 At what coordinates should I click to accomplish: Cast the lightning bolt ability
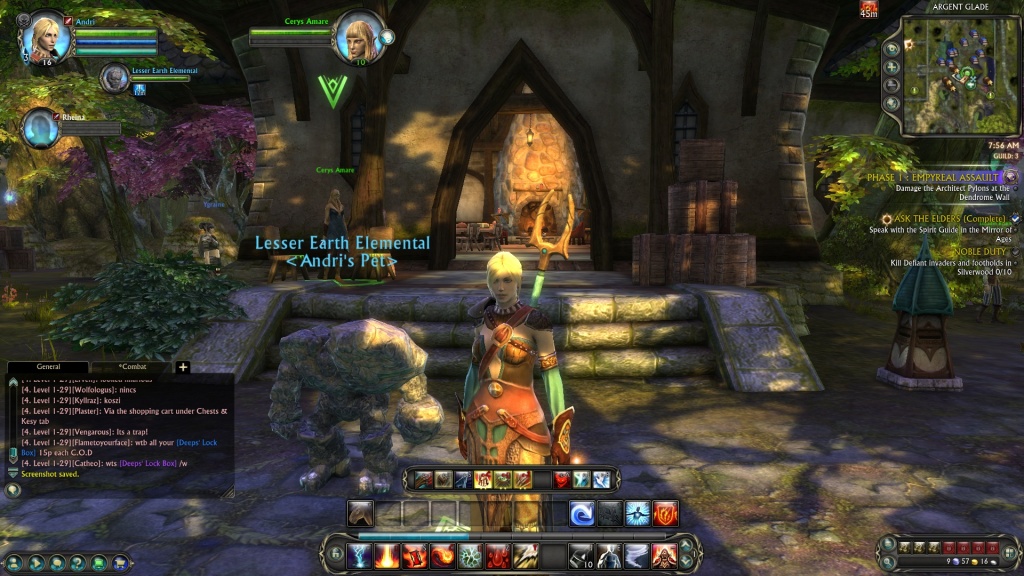tap(360, 555)
